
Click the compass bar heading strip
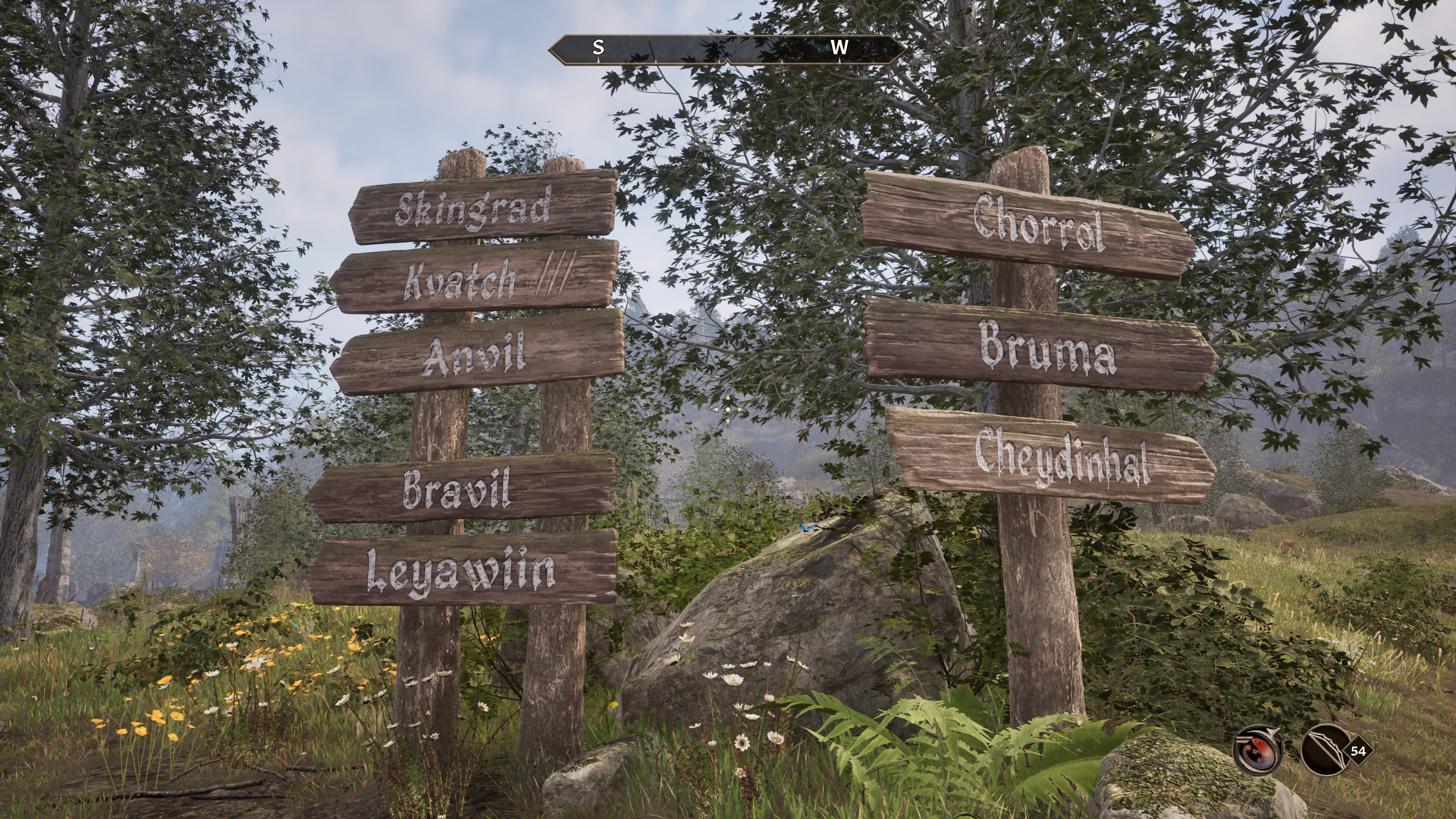point(727,49)
